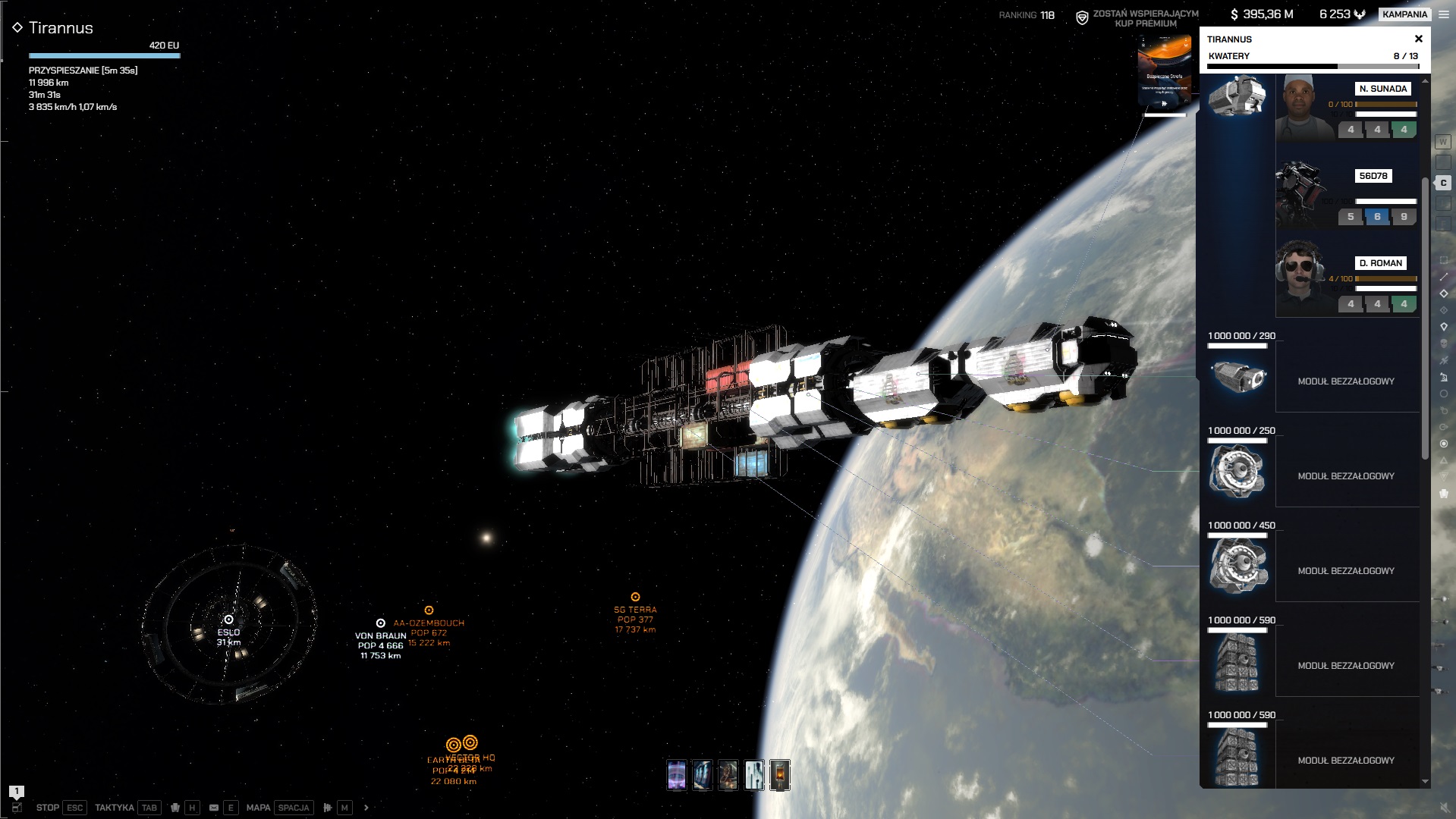Select the ESLO station marker

[228, 620]
